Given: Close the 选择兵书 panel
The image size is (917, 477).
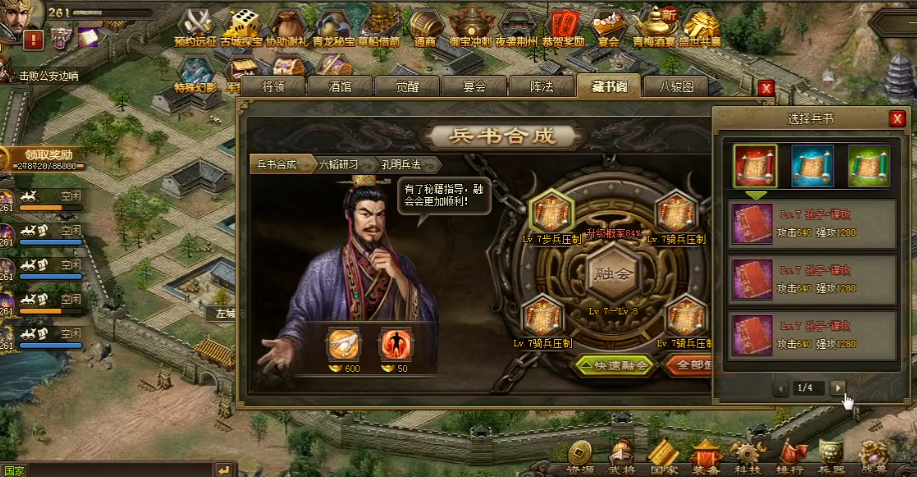Looking at the screenshot, I should pos(896,119).
